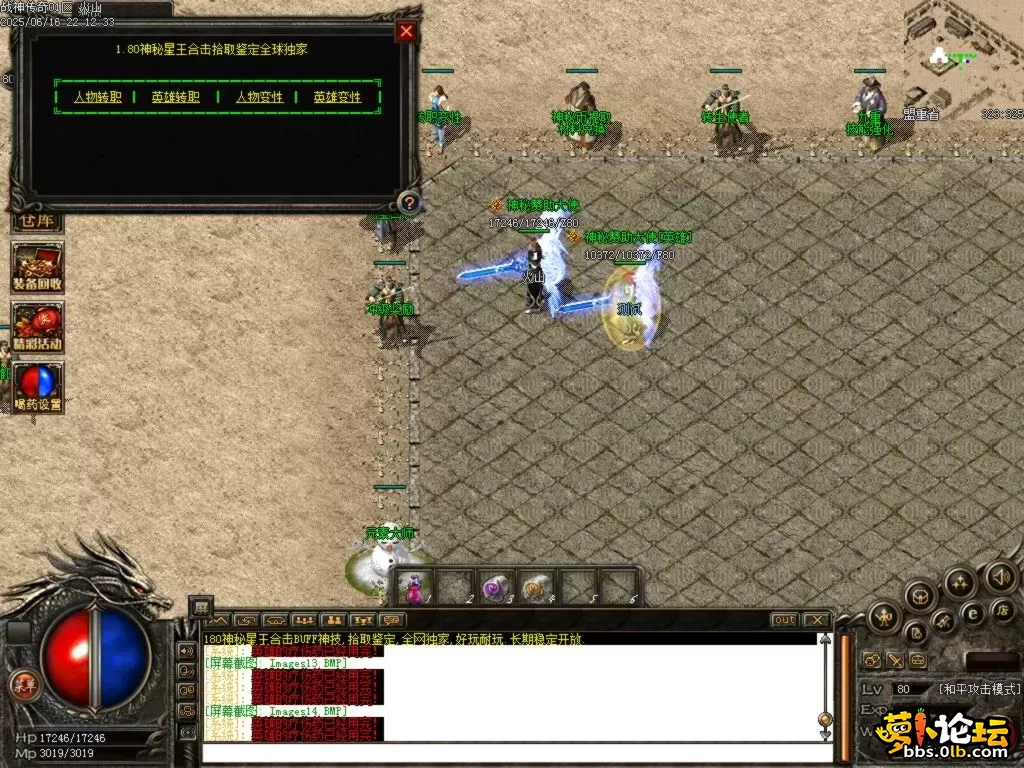Open help via the question mark button
The width and height of the screenshot is (1024, 768).
pyautogui.click(x=407, y=203)
